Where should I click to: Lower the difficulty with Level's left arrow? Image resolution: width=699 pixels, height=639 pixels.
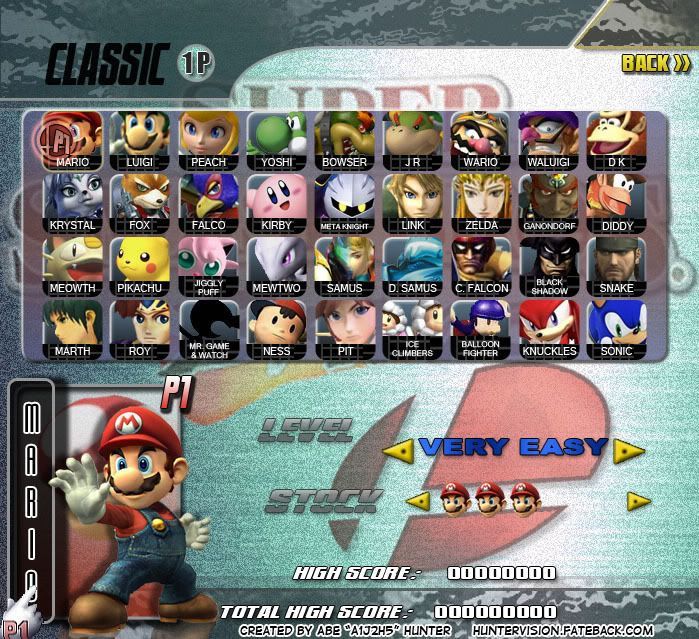(x=399, y=451)
